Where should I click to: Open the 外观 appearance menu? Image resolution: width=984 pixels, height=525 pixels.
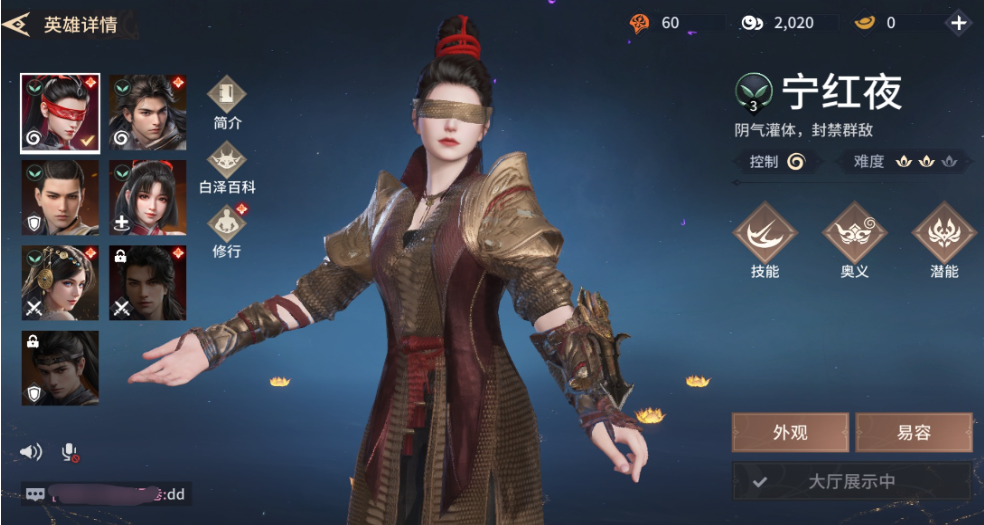790,433
